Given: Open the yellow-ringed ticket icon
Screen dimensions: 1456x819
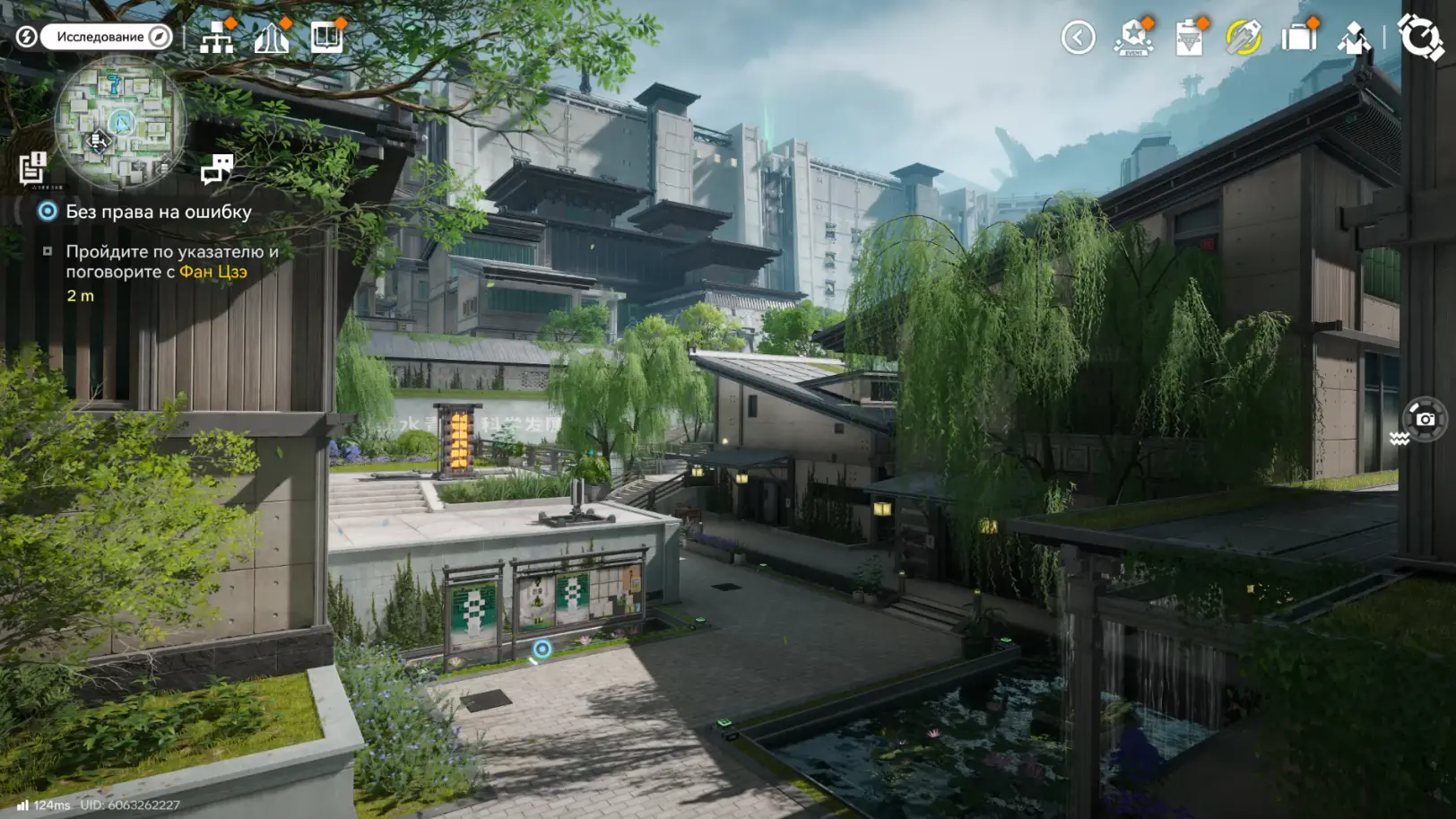Looking at the screenshot, I should [1244, 38].
